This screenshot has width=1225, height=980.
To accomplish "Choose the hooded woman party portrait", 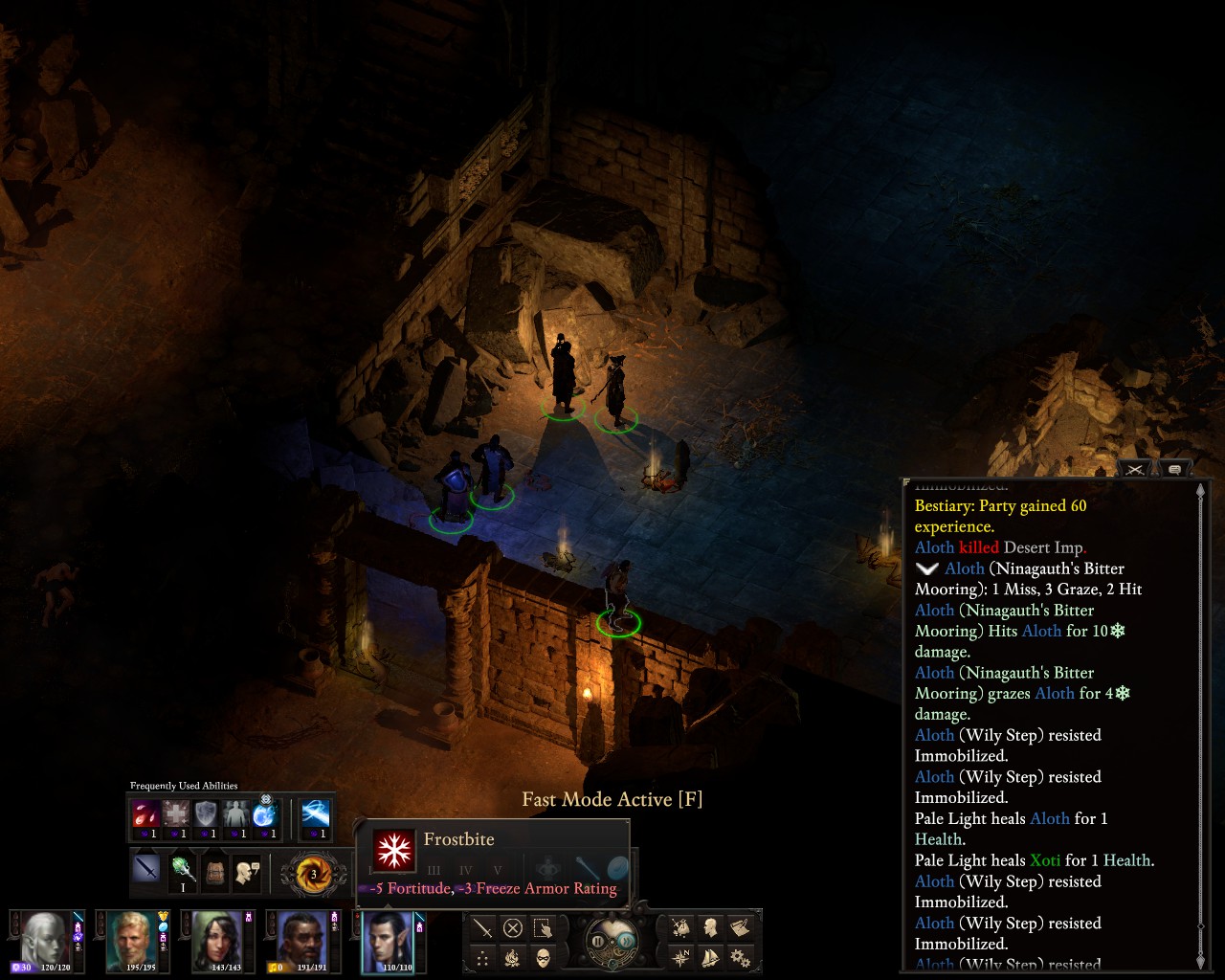I will tap(216, 941).
